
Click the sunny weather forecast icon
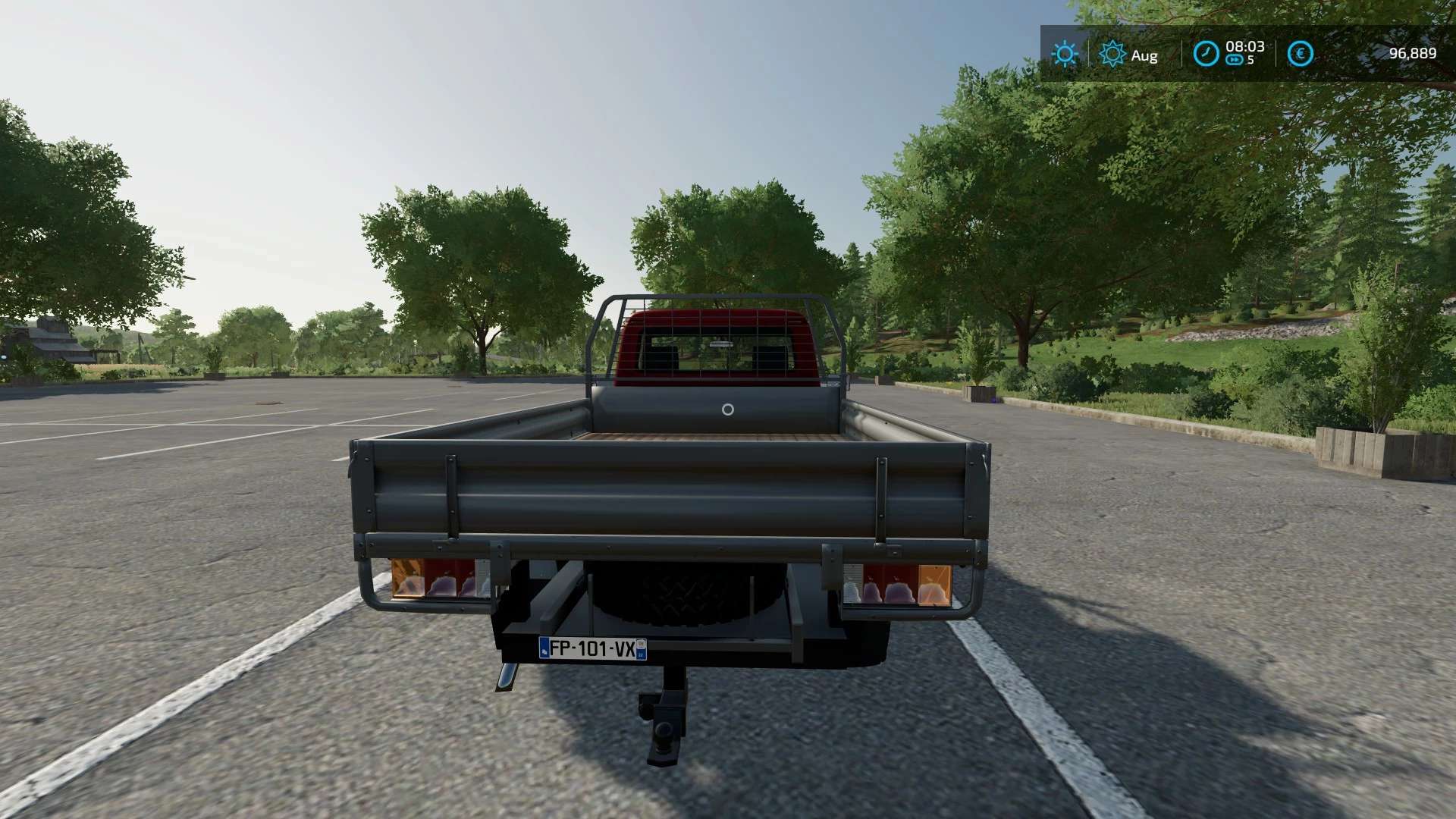coord(1065,54)
